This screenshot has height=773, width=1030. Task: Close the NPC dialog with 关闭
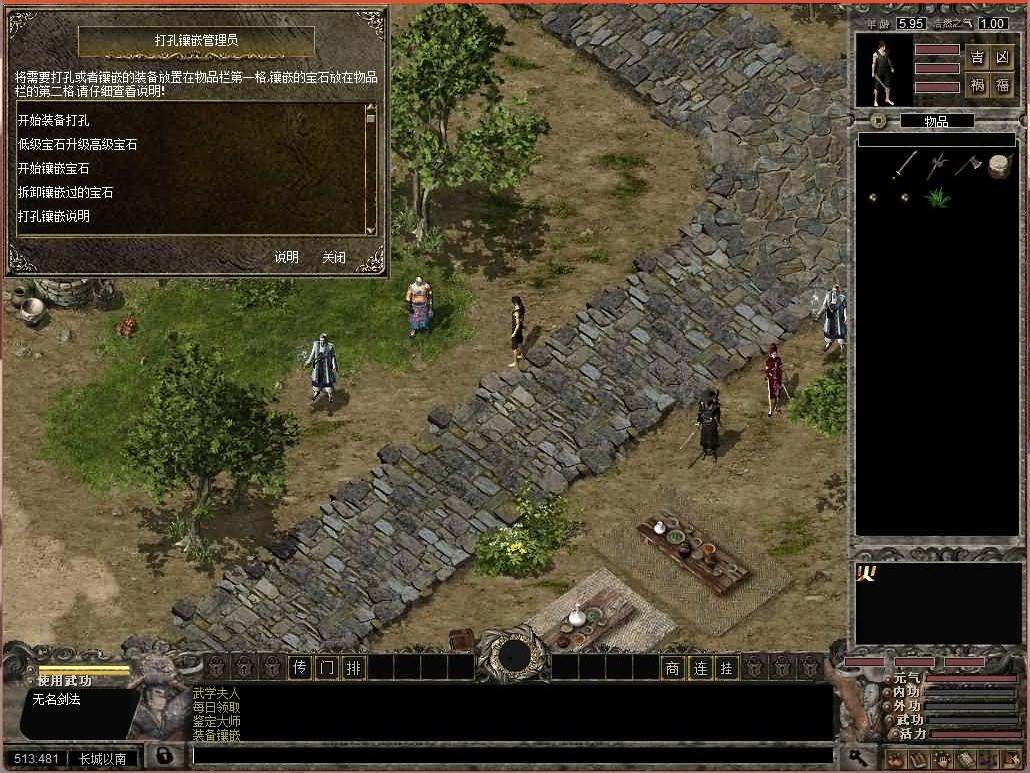(334, 257)
